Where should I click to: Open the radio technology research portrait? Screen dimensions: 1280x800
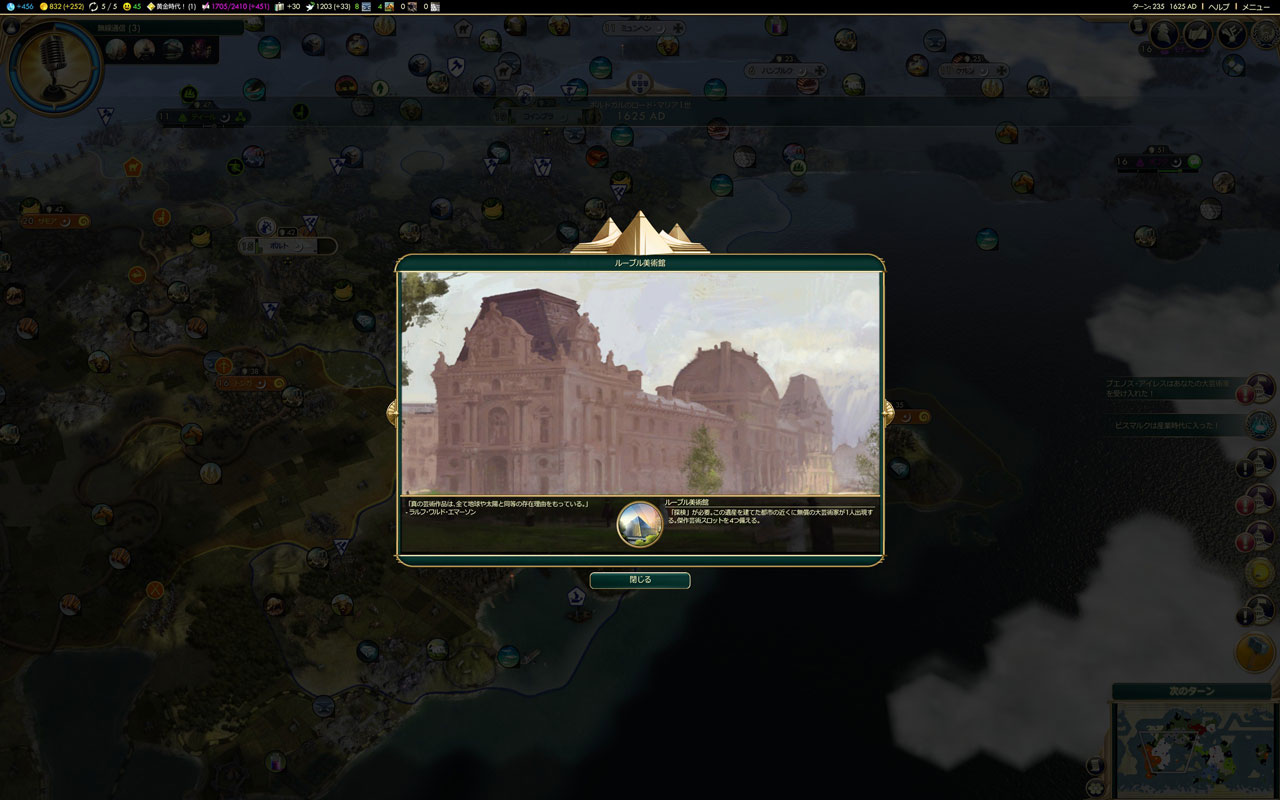pyautogui.click(x=54, y=68)
